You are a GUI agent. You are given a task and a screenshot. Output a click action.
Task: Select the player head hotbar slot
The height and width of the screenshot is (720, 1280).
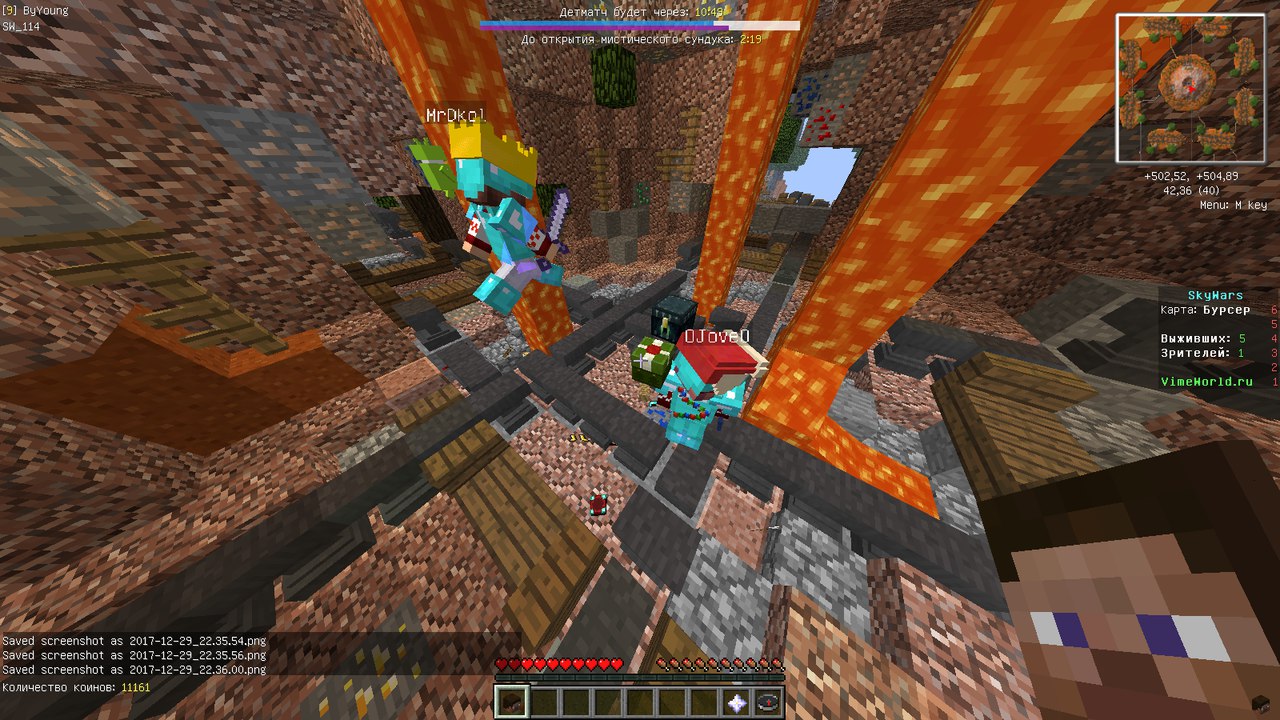[x=511, y=702]
